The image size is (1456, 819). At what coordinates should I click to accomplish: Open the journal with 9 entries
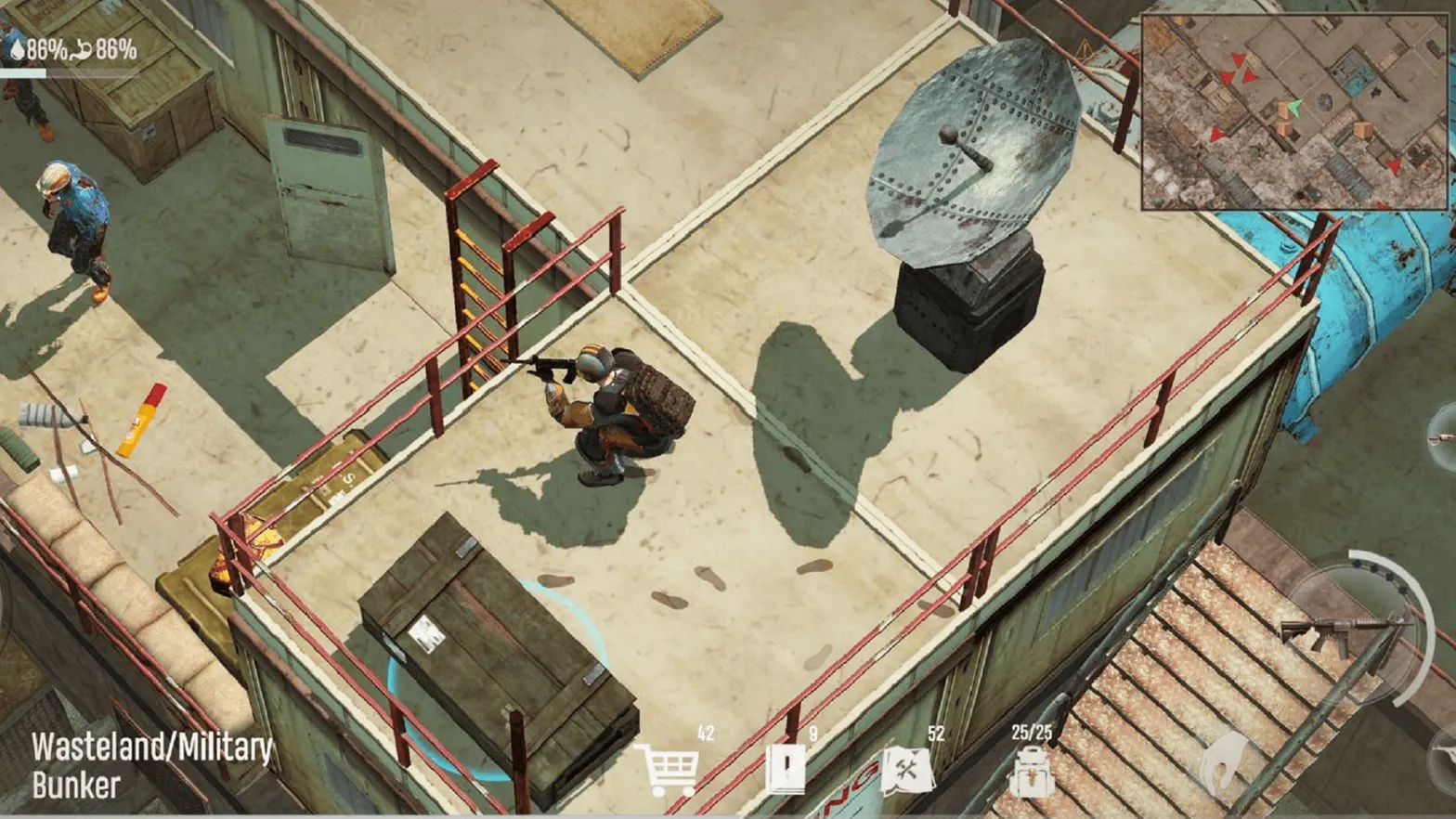786,767
